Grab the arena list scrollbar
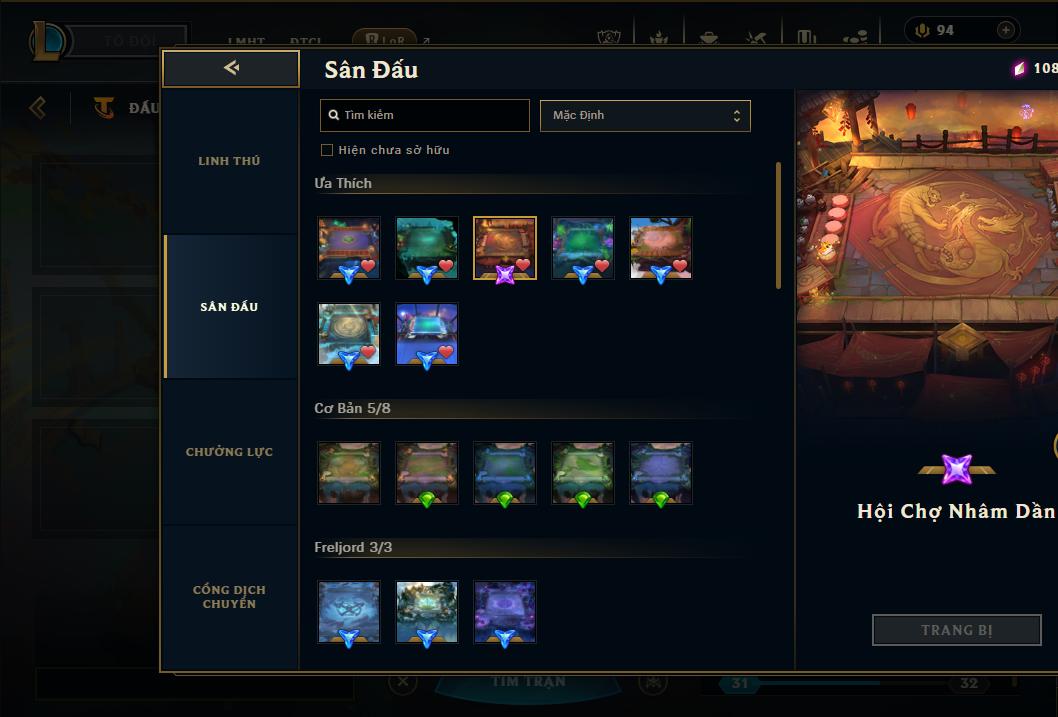 pyautogui.click(x=778, y=225)
